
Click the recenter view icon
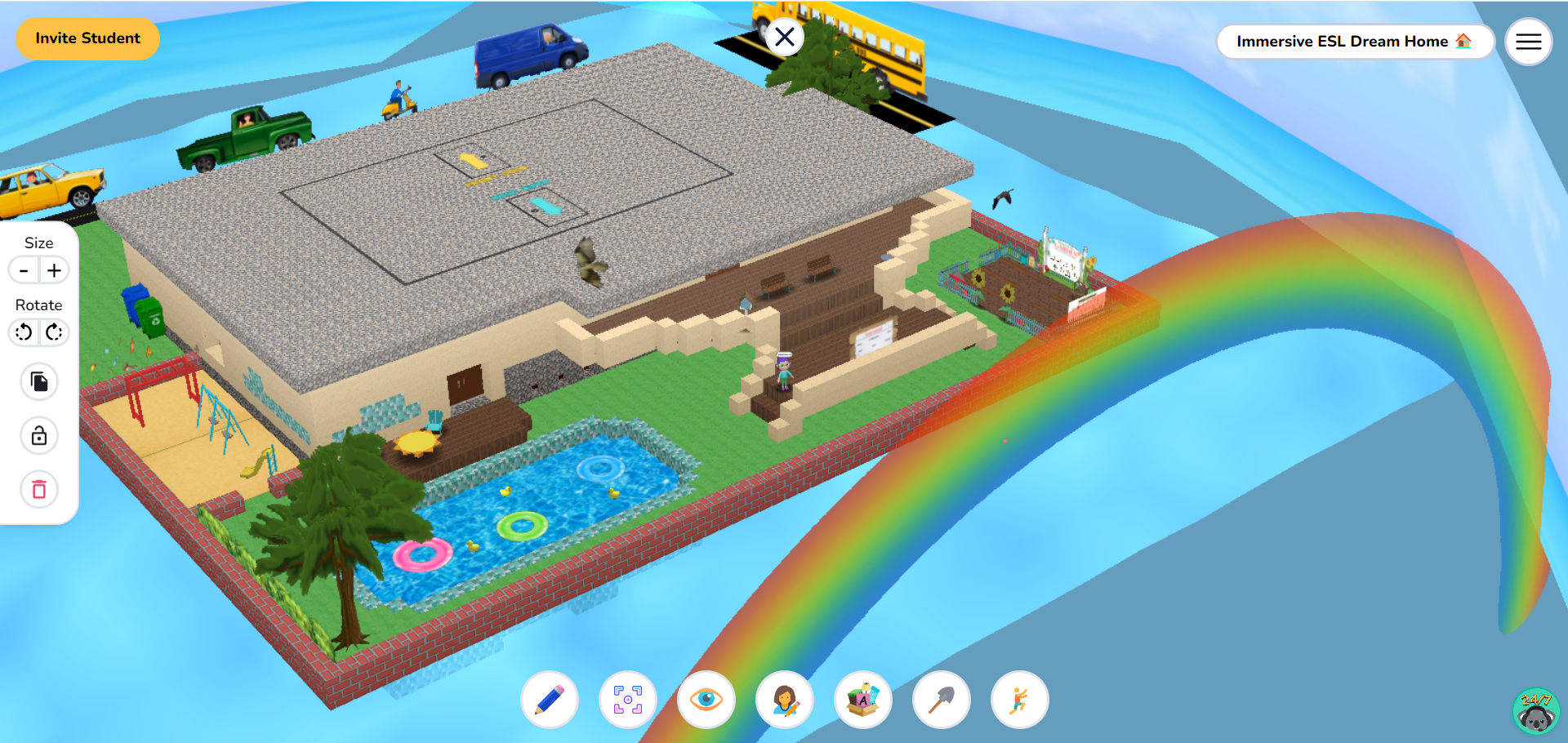pos(627,700)
